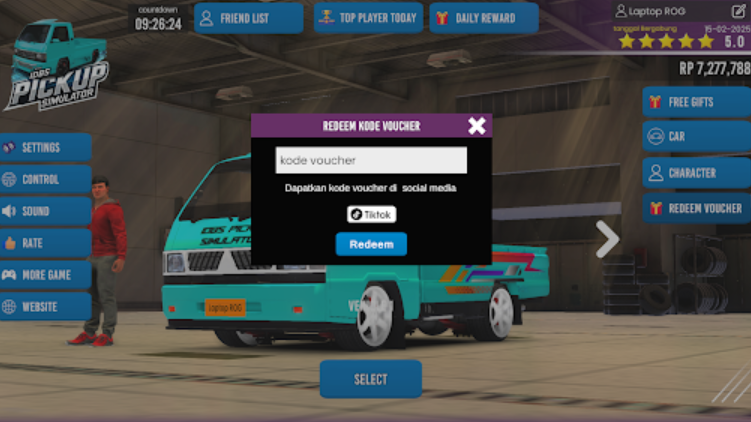751x422 pixels.
Task: Open the Control options
Action: tap(45, 179)
